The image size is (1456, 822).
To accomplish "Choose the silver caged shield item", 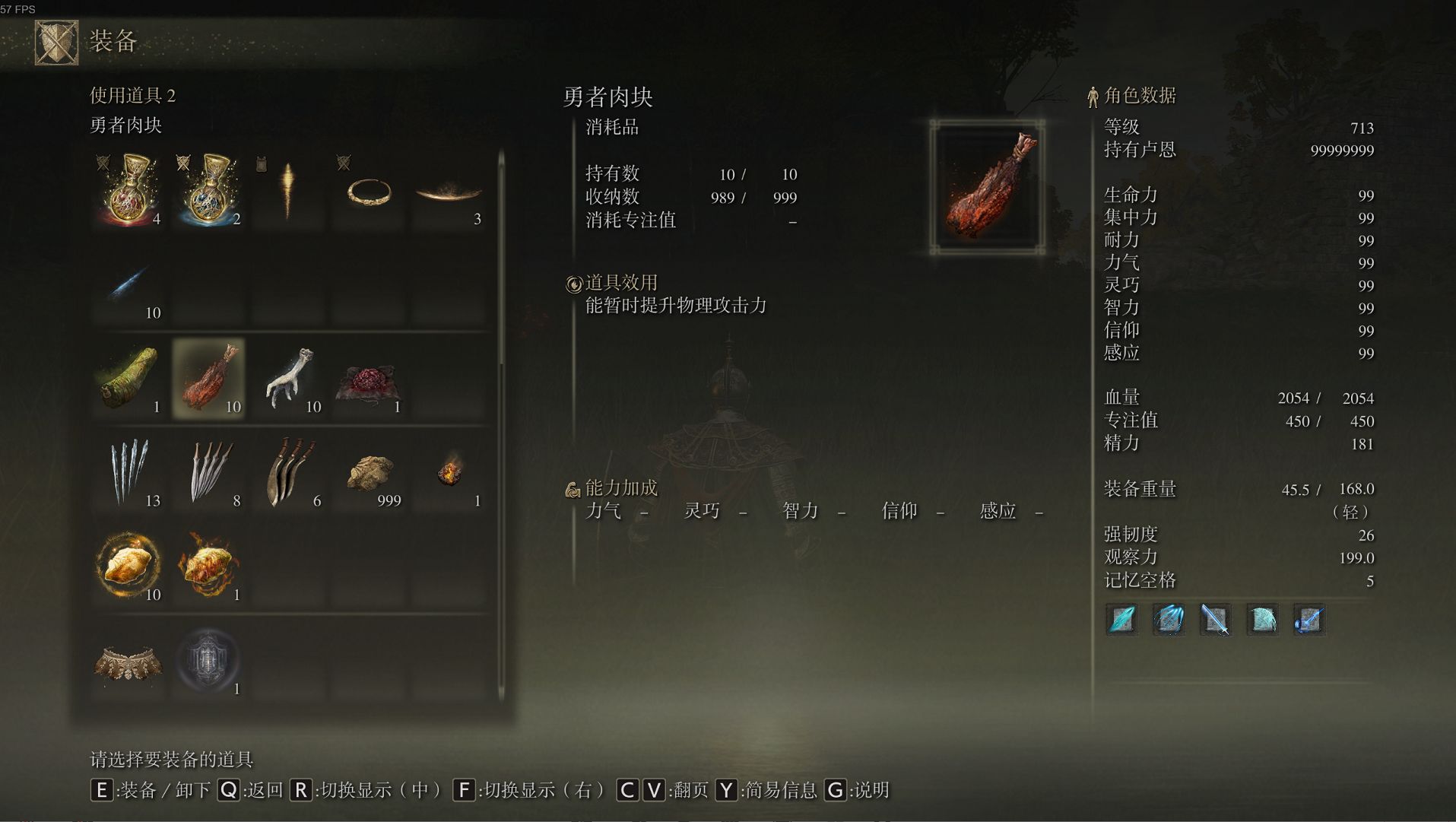I will click(x=209, y=661).
